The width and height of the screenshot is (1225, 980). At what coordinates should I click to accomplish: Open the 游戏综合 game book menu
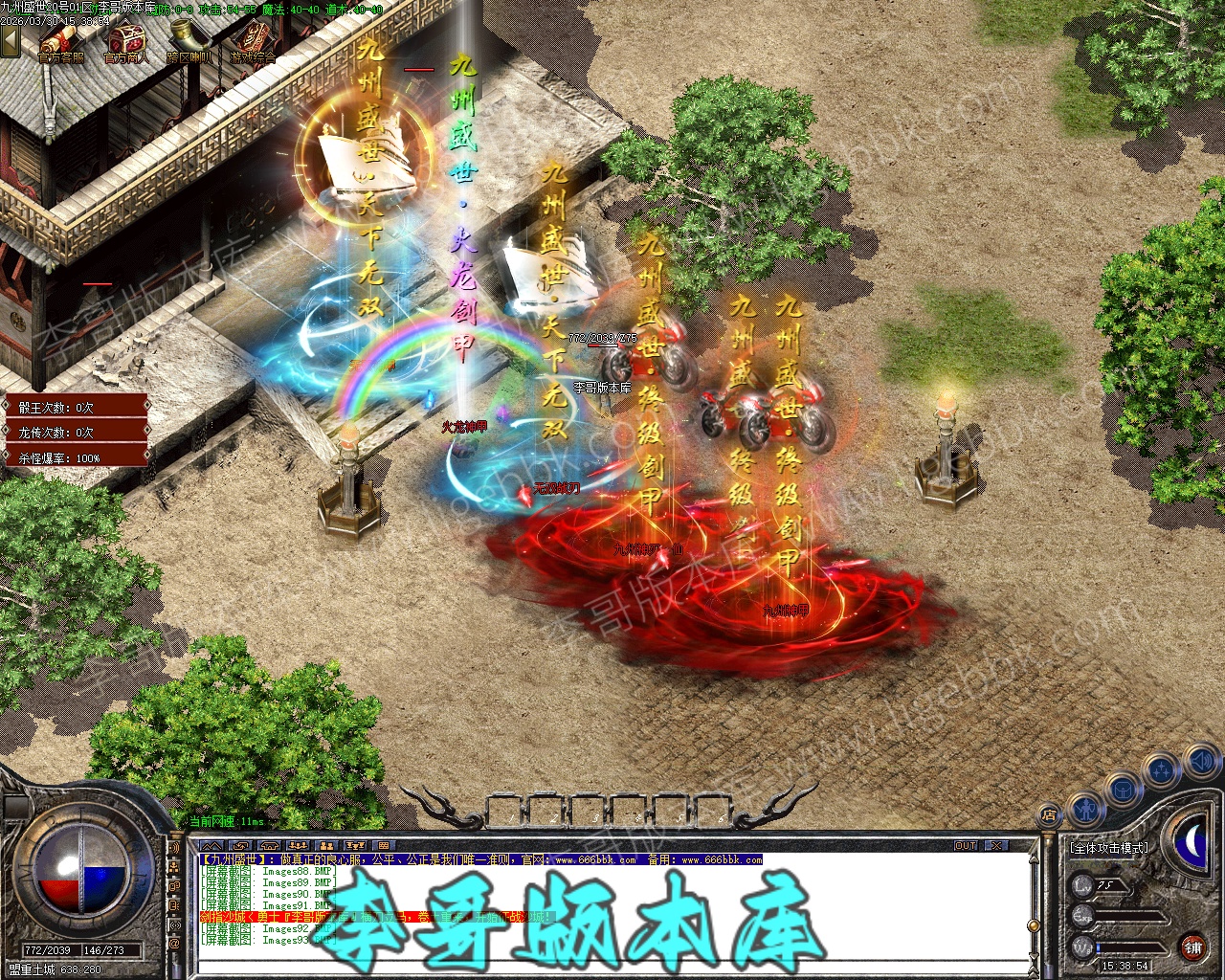[252, 42]
